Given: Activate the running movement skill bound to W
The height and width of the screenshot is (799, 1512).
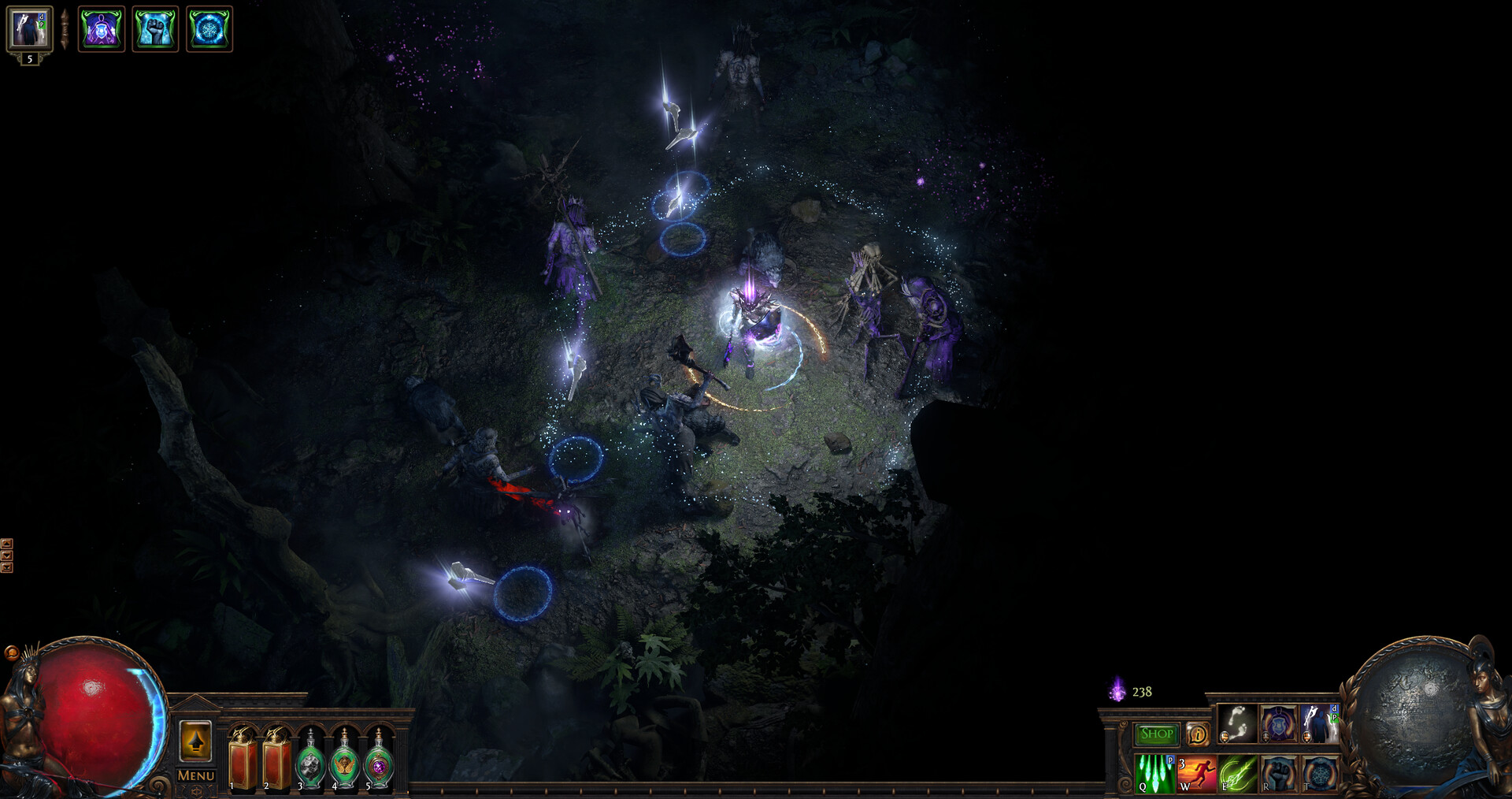Looking at the screenshot, I should tap(1195, 776).
